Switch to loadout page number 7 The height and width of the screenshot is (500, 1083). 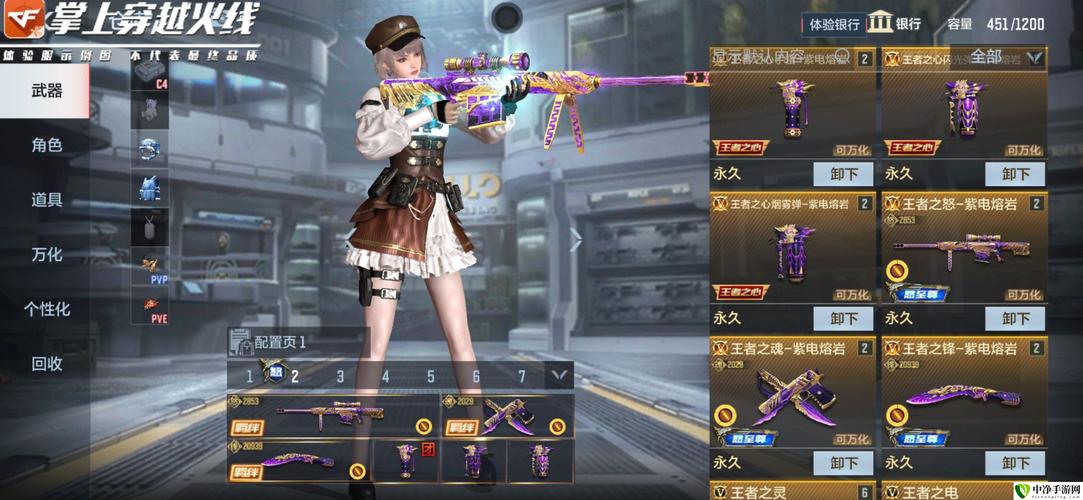(521, 376)
